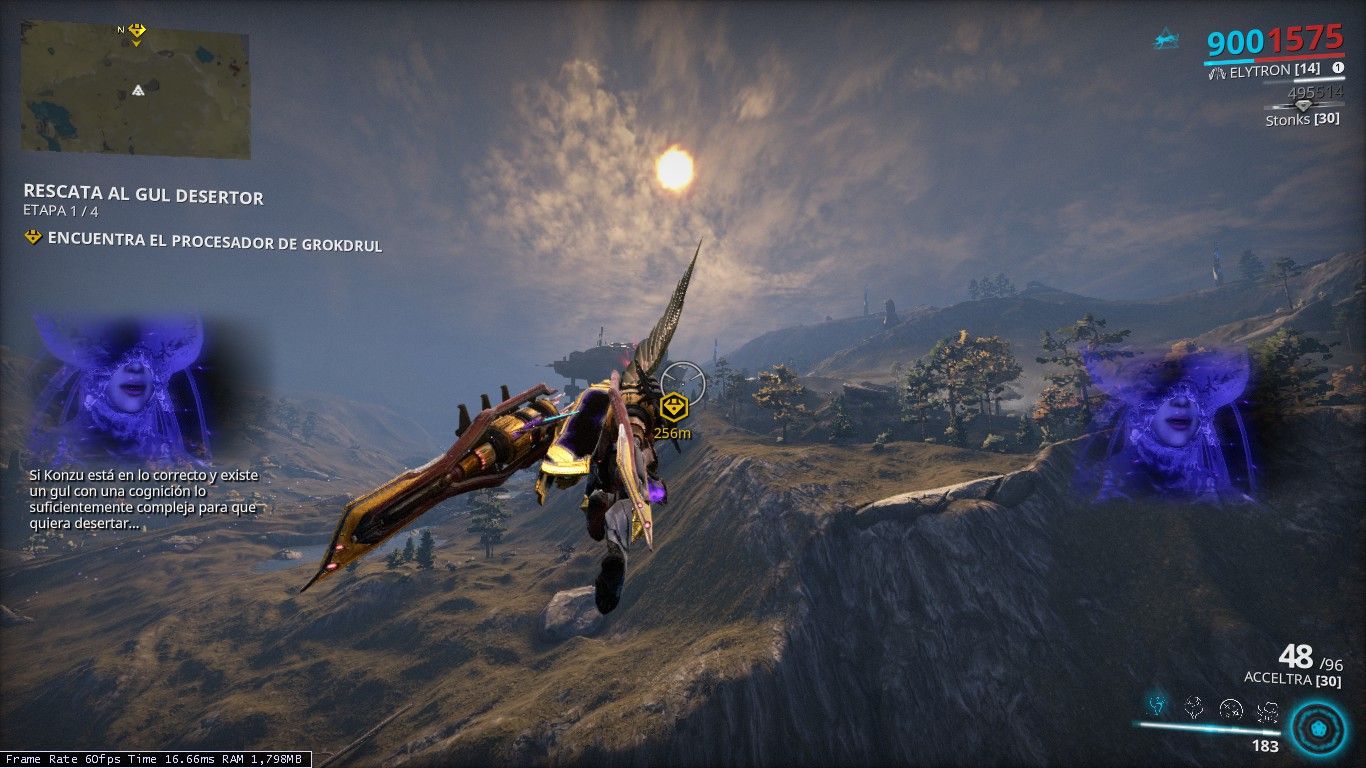
Task: Click the blue Elytron archwing icon
Action: point(1165,40)
